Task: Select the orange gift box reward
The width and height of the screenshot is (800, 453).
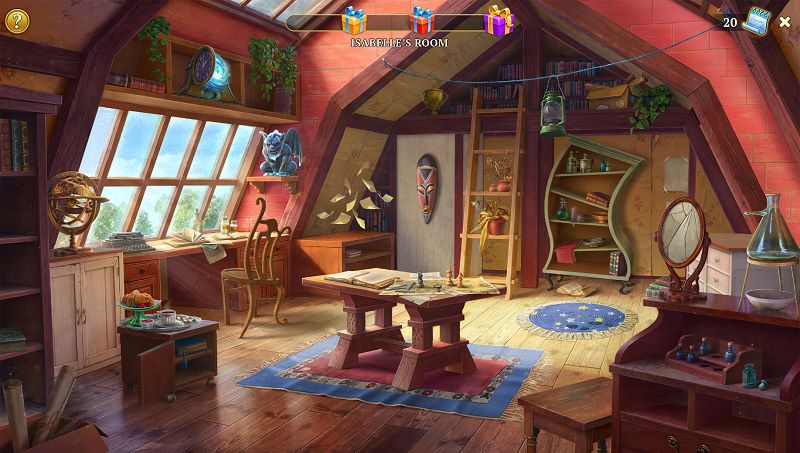Action: (354, 21)
